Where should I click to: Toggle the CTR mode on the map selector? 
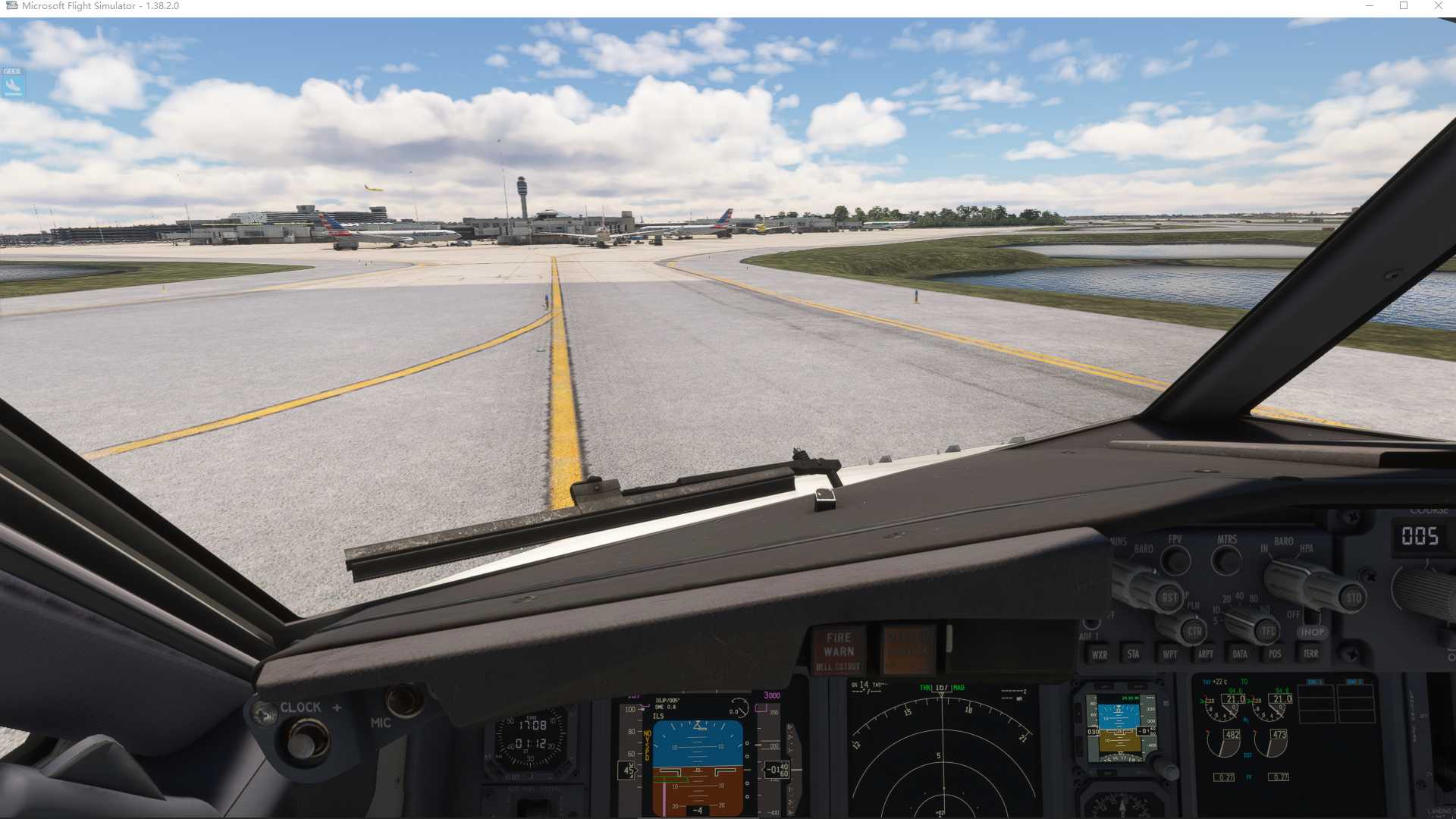[x=1193, y=630]
